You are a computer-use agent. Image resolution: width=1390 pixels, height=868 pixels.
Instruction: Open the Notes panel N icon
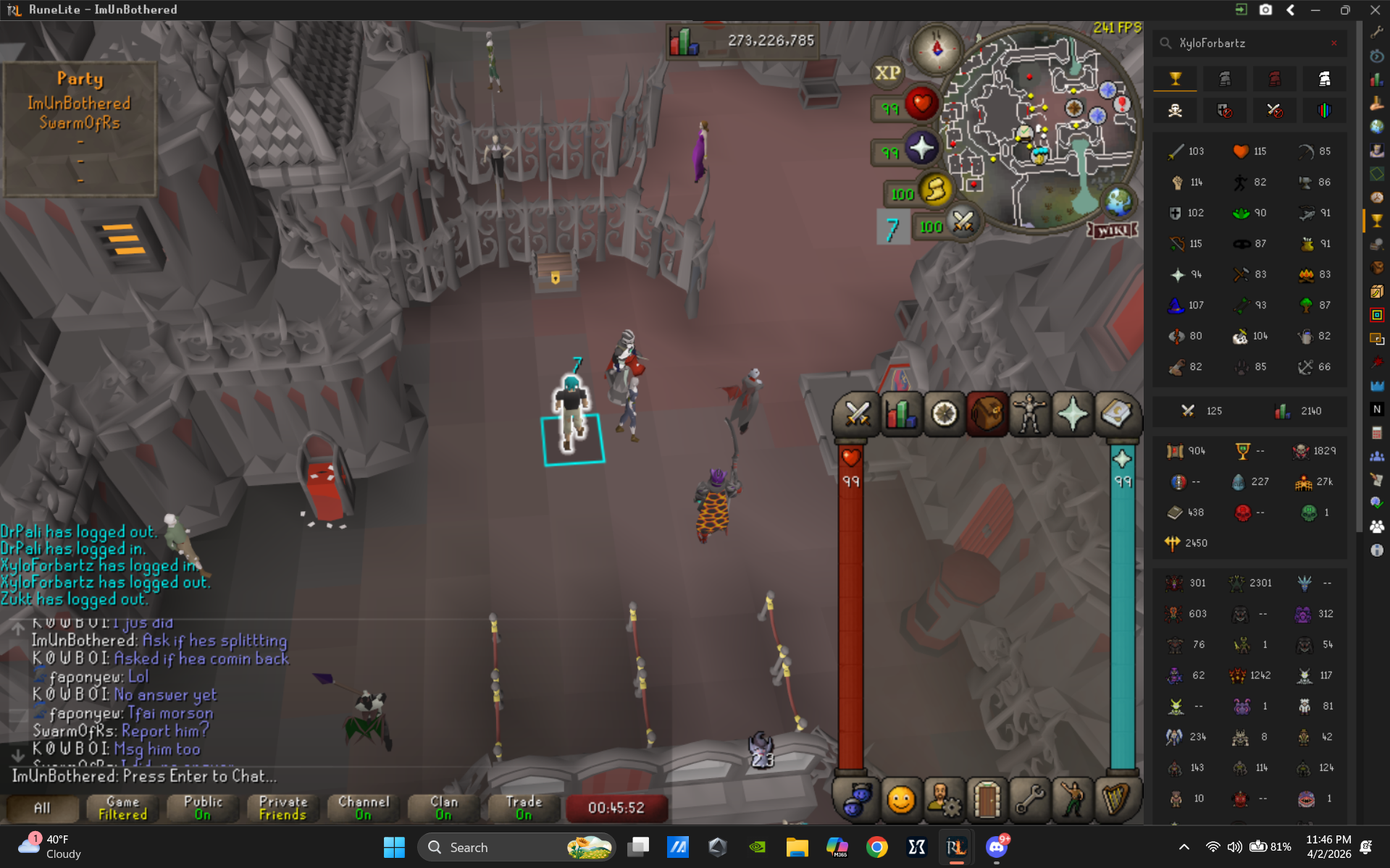click(x=1378, y=409)
